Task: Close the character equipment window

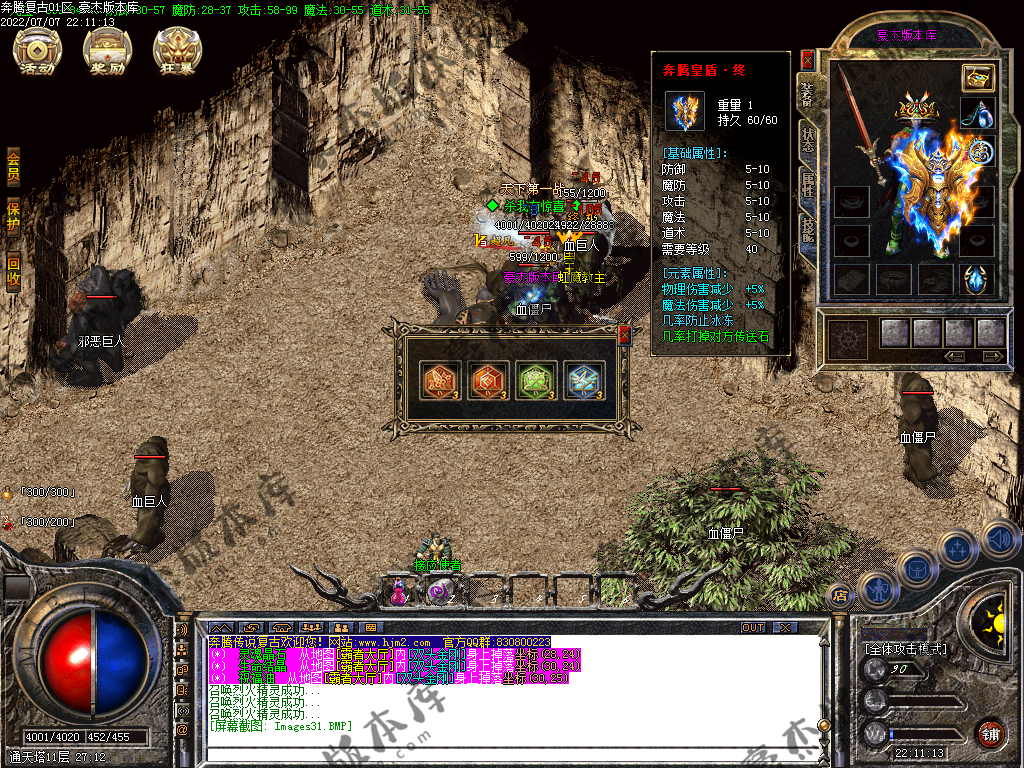Action: point(808,60)
